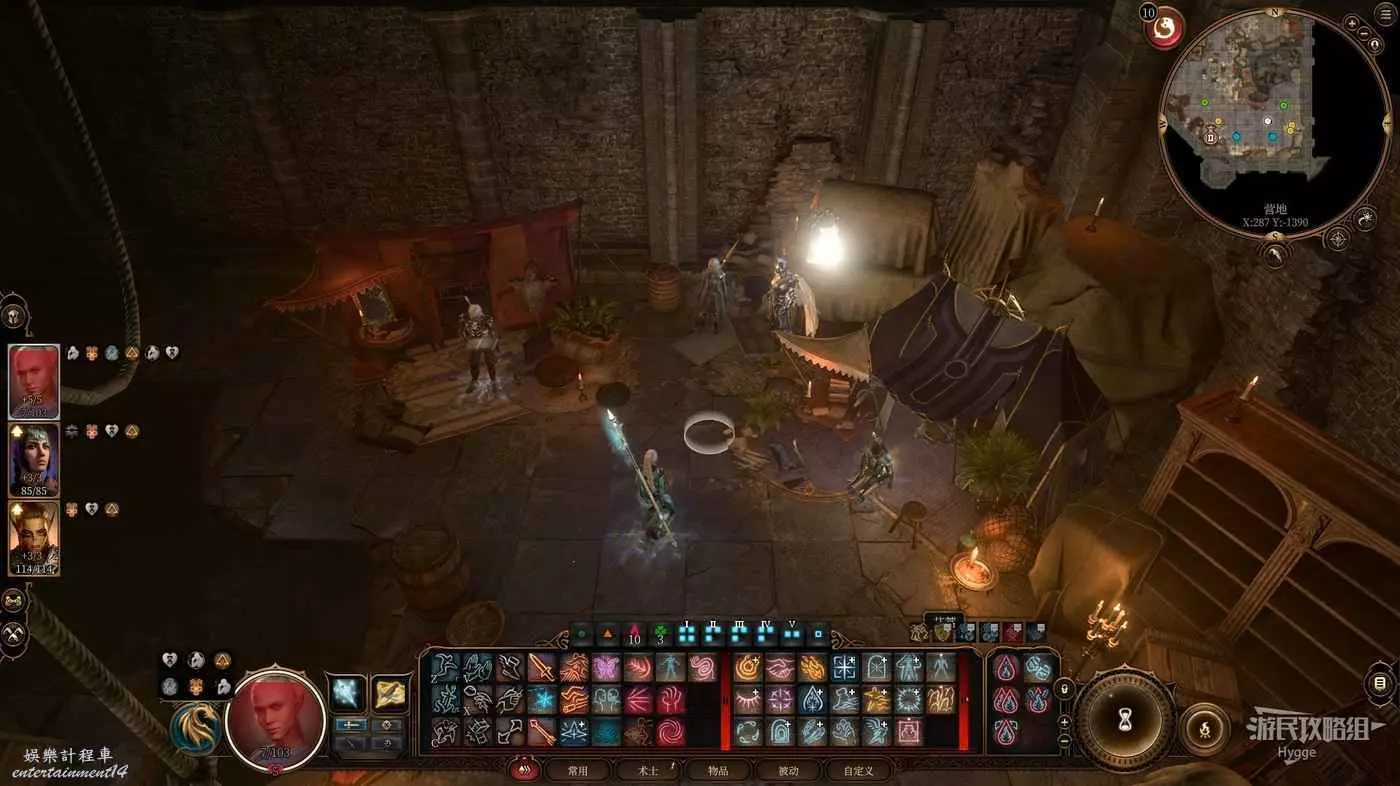Choose the third party member portrait
The height and width of the screenshot is (786, 1400).
[34, 538]
